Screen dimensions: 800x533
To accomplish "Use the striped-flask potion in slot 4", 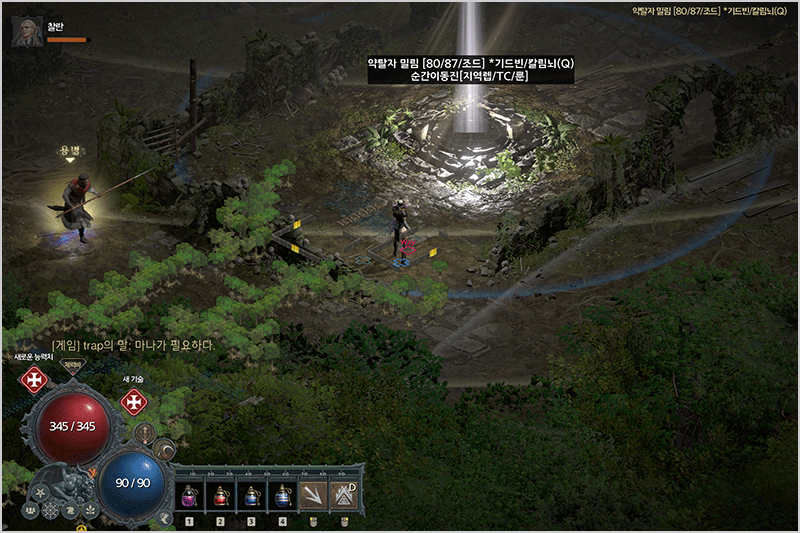I will 283,495.
